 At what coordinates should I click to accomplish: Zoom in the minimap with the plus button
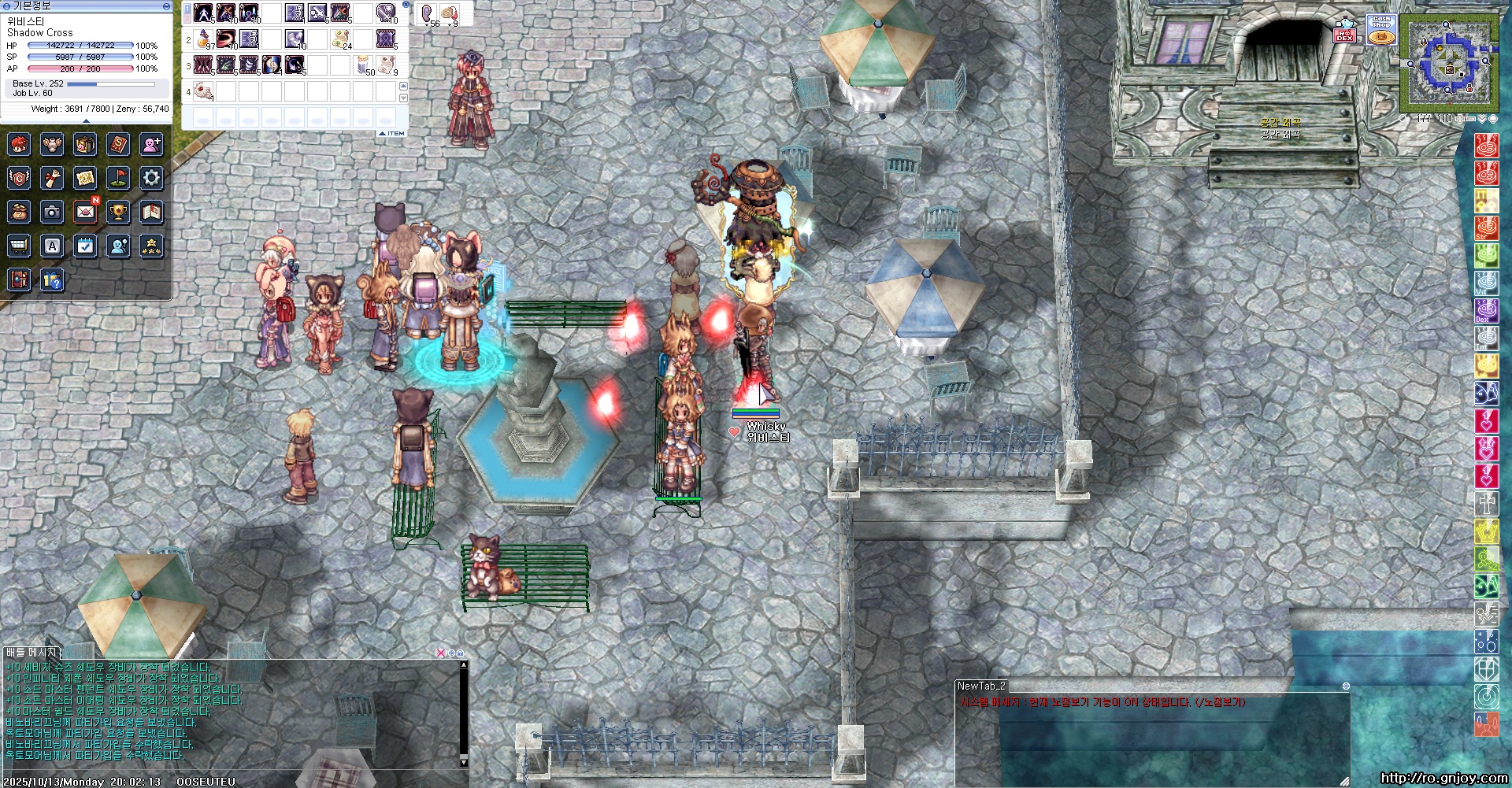tap(1461, 119)
